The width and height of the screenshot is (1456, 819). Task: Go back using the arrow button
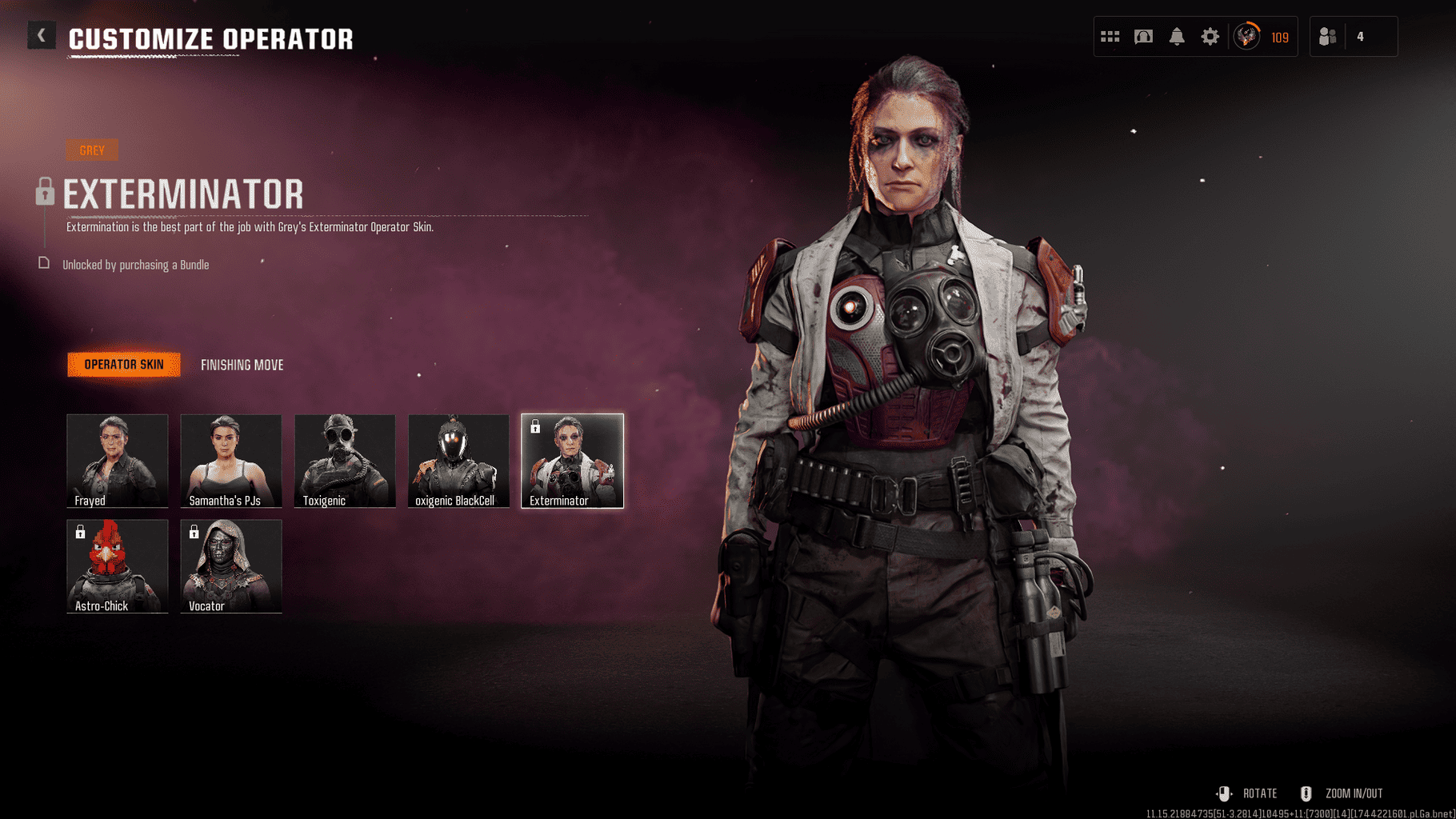[42, 36]
